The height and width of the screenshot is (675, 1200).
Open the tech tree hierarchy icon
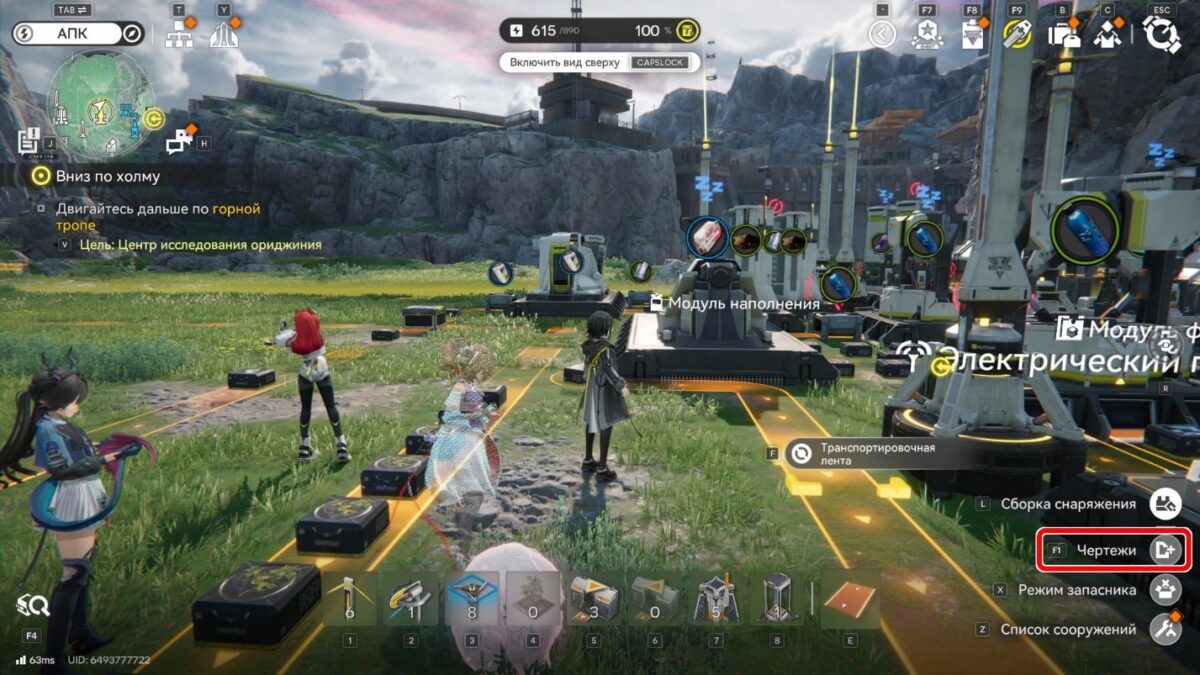pos(180,36)
